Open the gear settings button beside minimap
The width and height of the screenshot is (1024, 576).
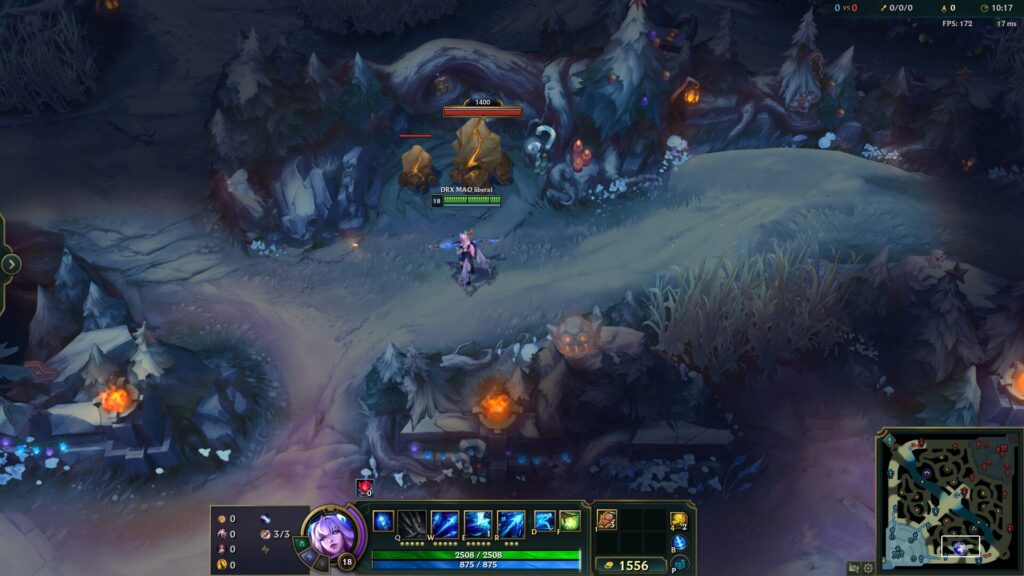(868, 568)
